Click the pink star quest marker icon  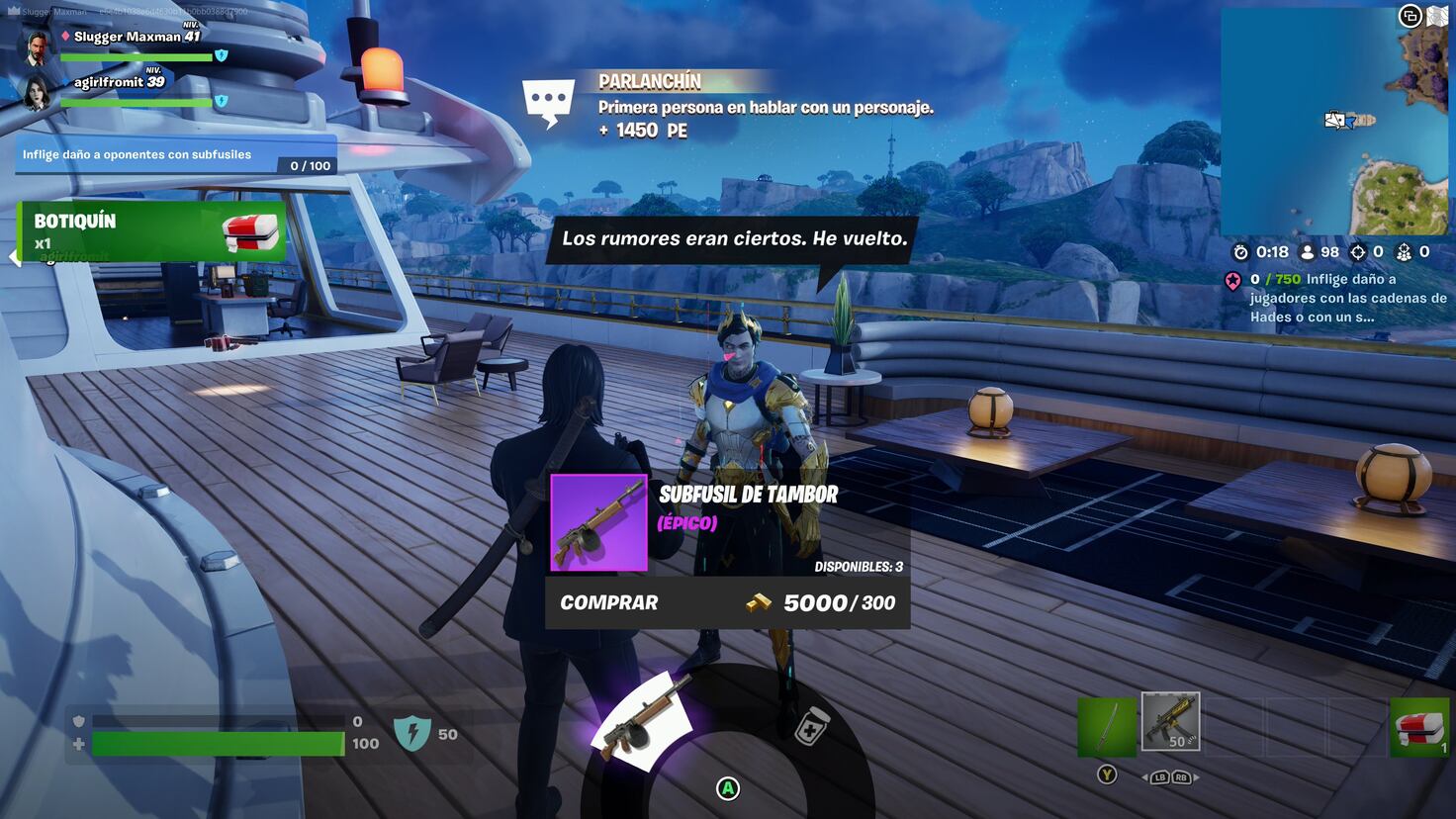(1233, 280)
